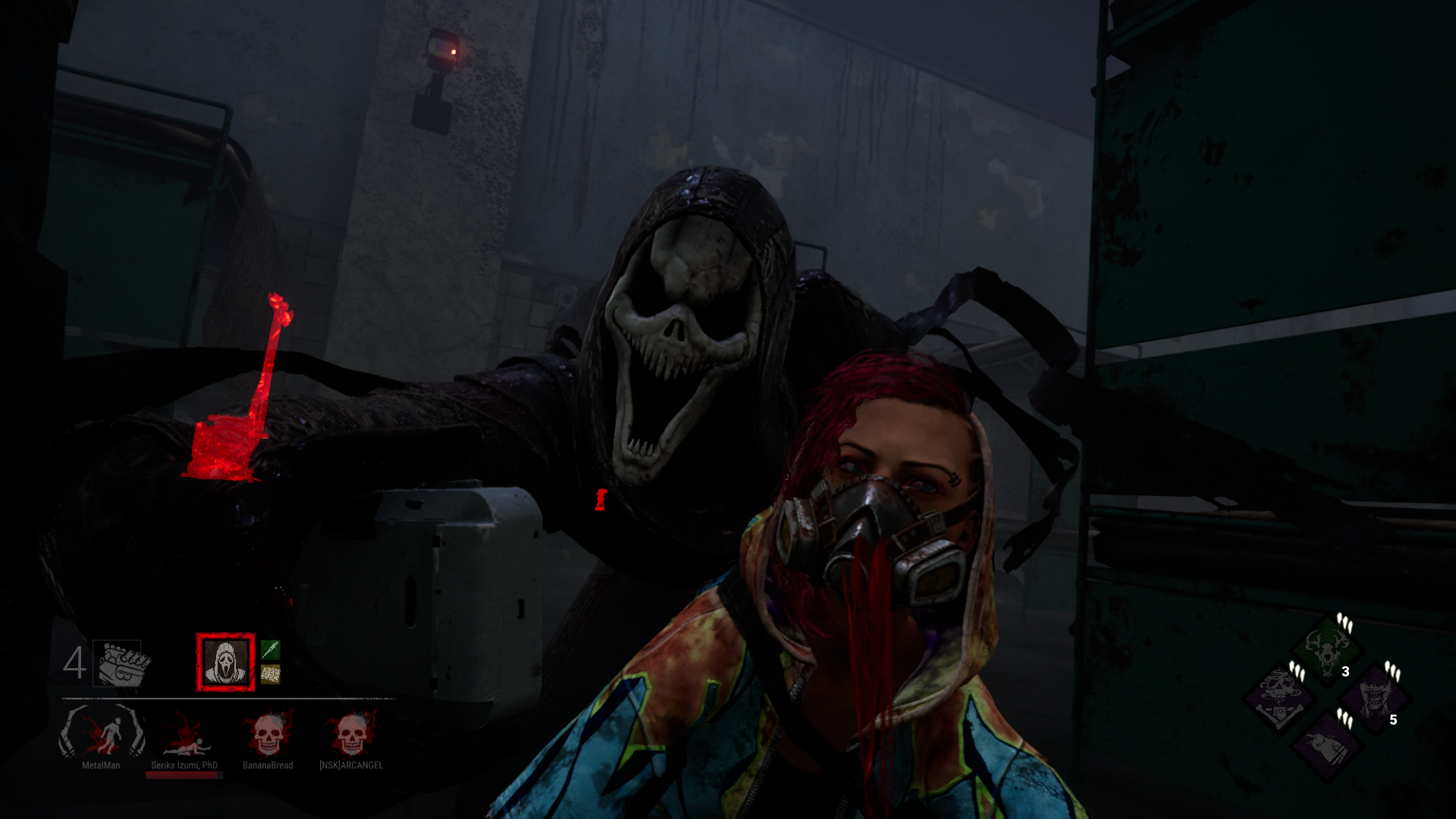This screenshot has height=819, width=1456.
Task: Click the BananaBread player name label
Action: coord(268,765)
